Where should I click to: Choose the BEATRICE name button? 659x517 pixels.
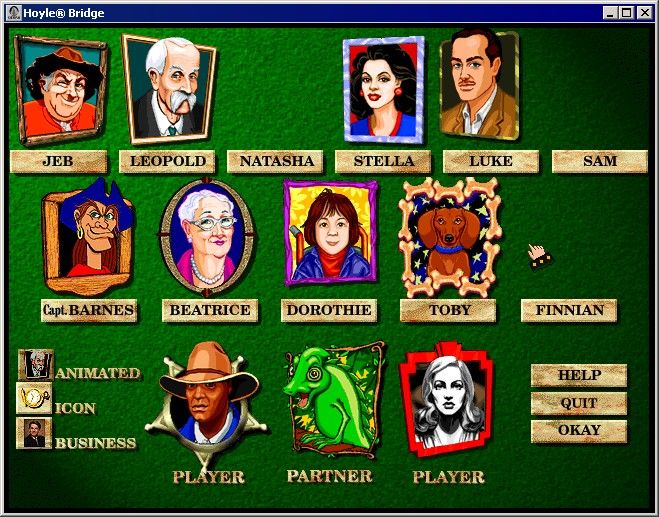(209, 310)
